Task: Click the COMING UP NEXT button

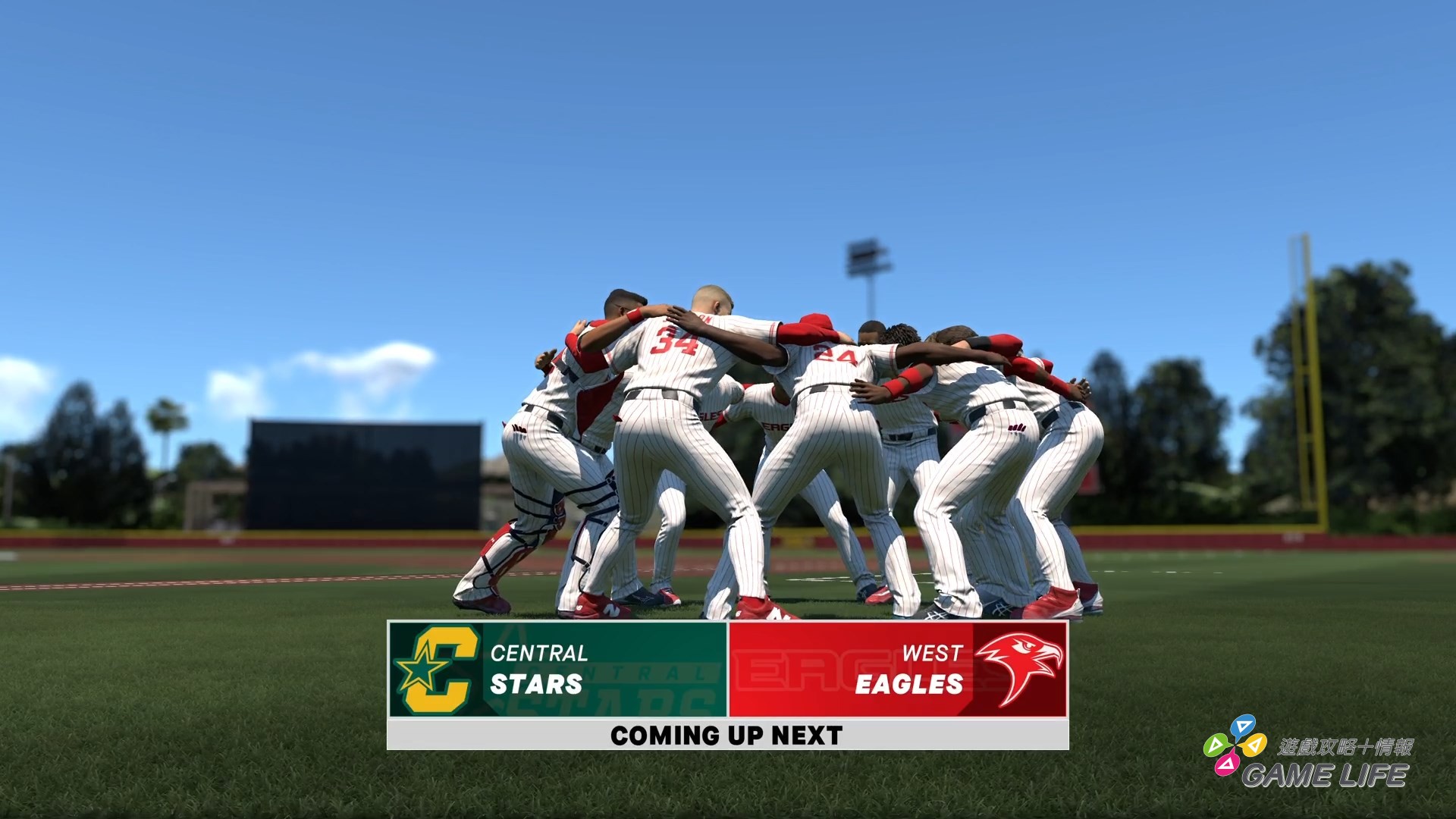Action: pyautogui.click(x=726, y=734)
